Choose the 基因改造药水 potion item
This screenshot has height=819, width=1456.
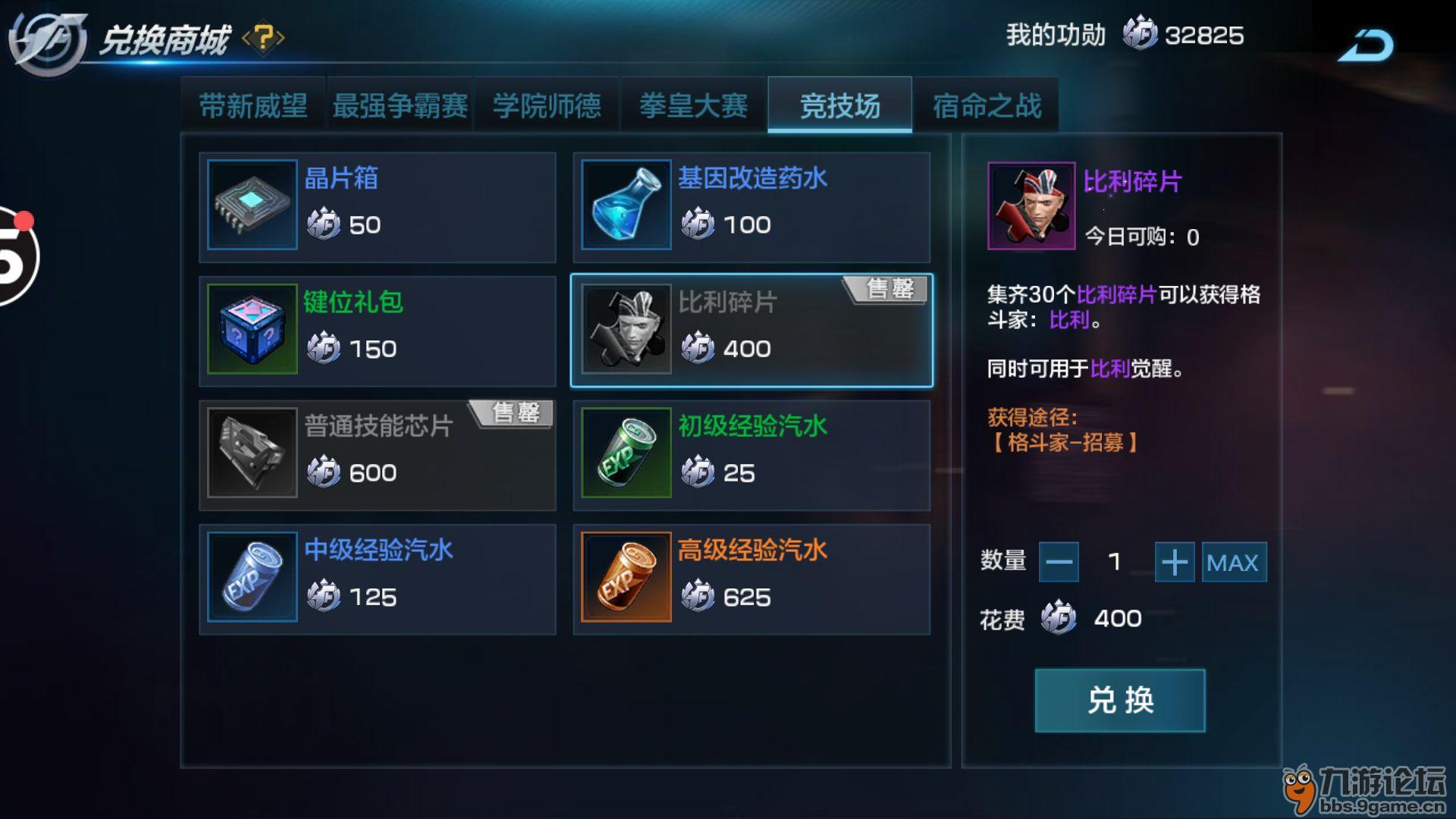751,206
